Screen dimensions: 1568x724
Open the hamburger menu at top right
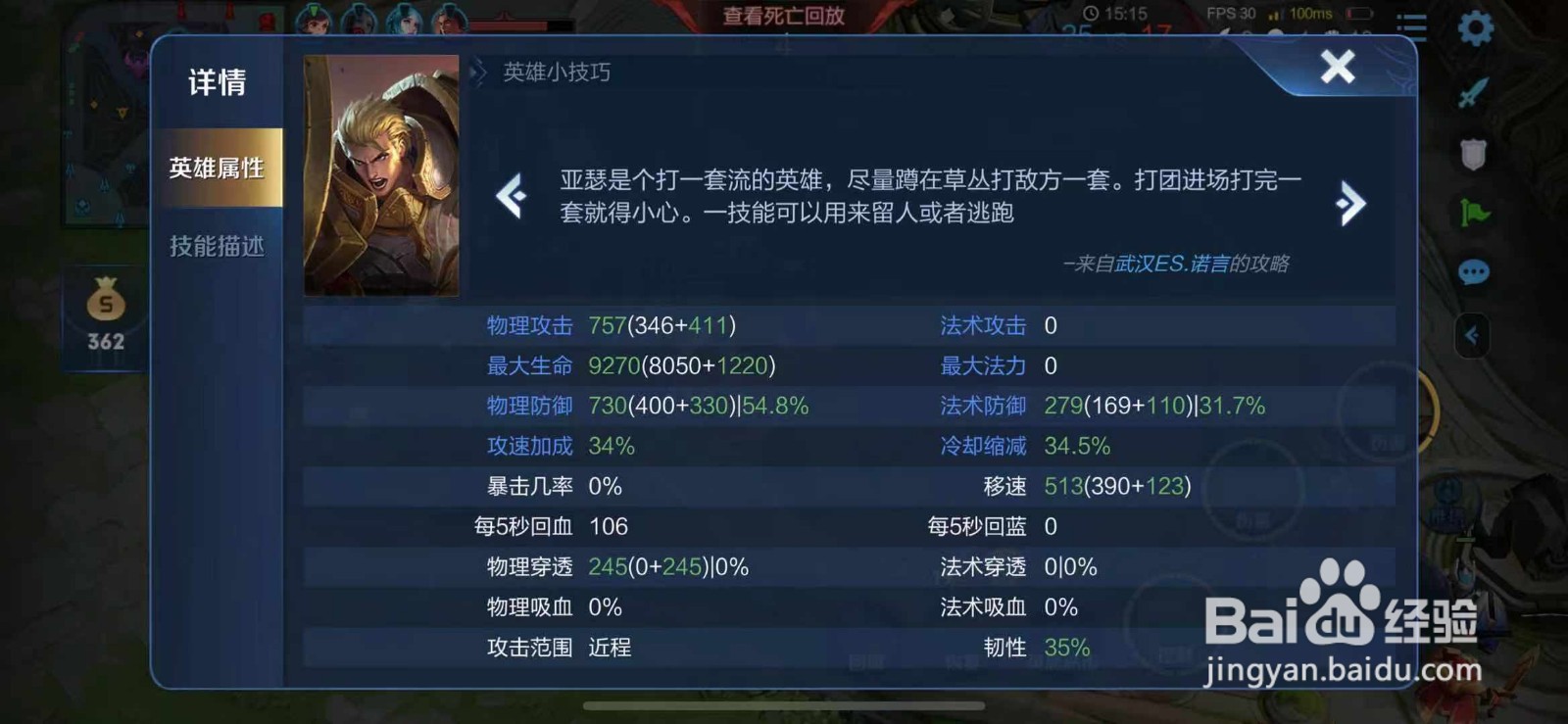pyautogui.click(x=1411, y=24)
